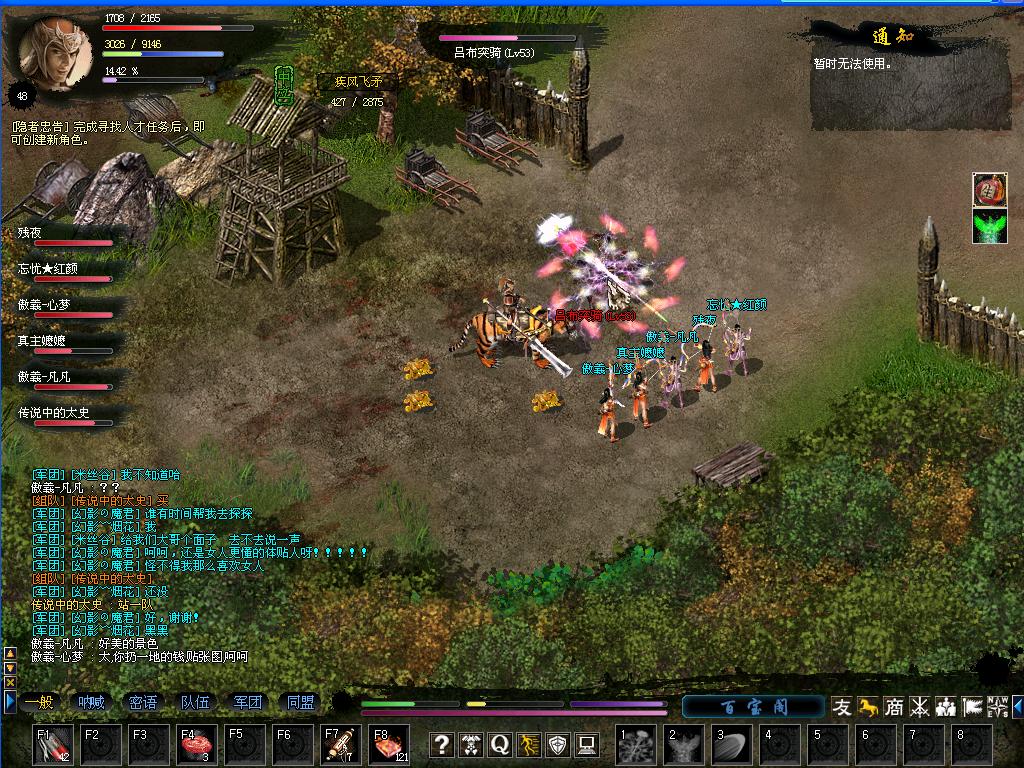Image resolution: width=1024 pixels, height=768 pixels.
Task: Open the 友 friends list
Action: tap(843, 707)
